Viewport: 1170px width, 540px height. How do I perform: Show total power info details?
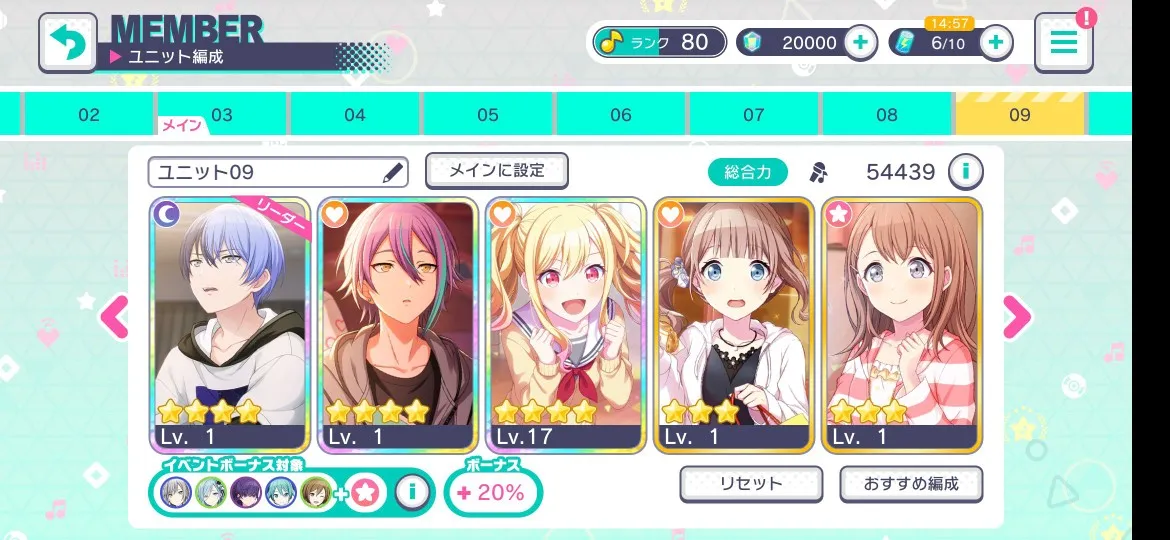[965, 172]
